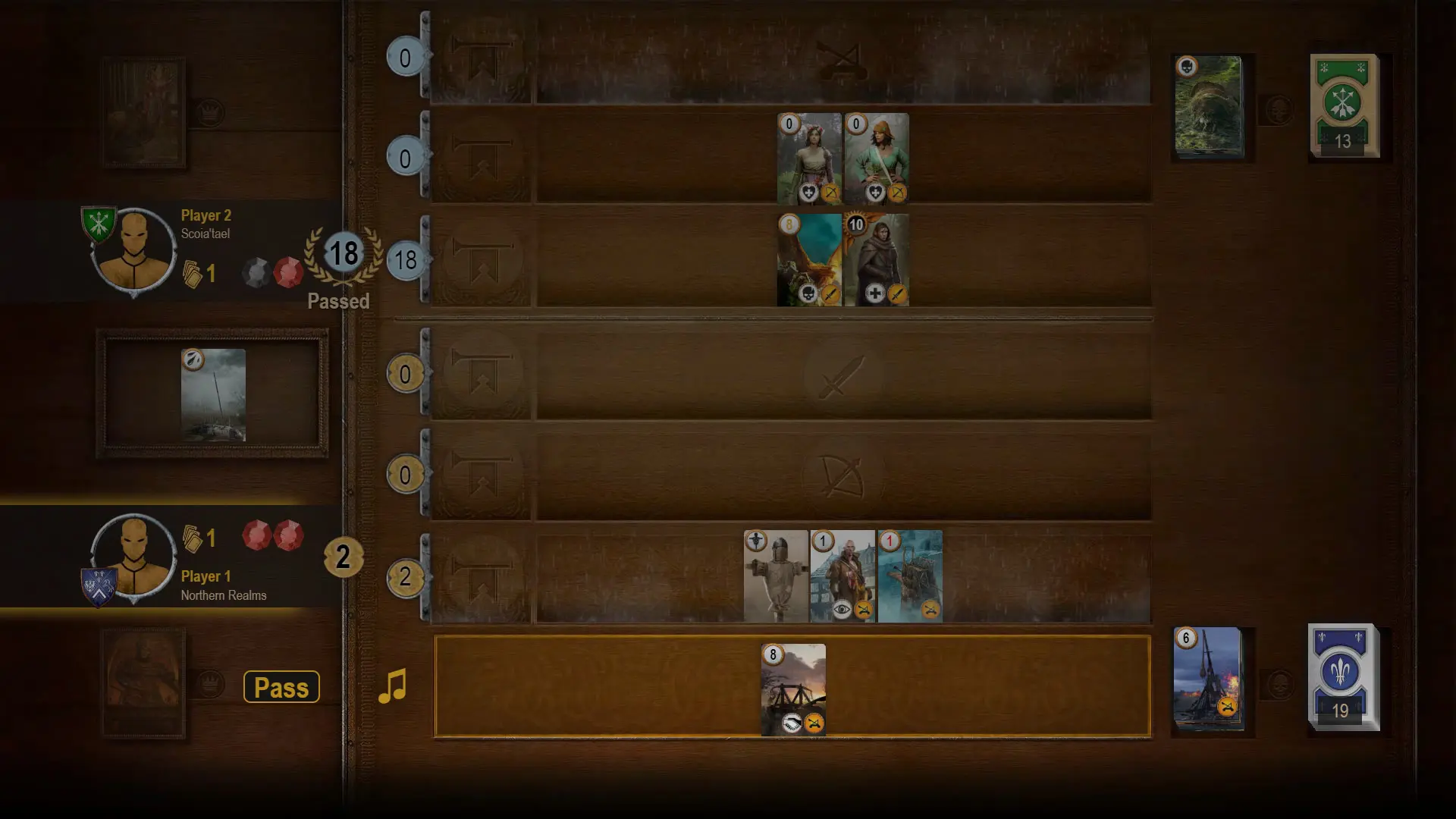View Player 2's leader card
1456x819 pixels.
143,112
